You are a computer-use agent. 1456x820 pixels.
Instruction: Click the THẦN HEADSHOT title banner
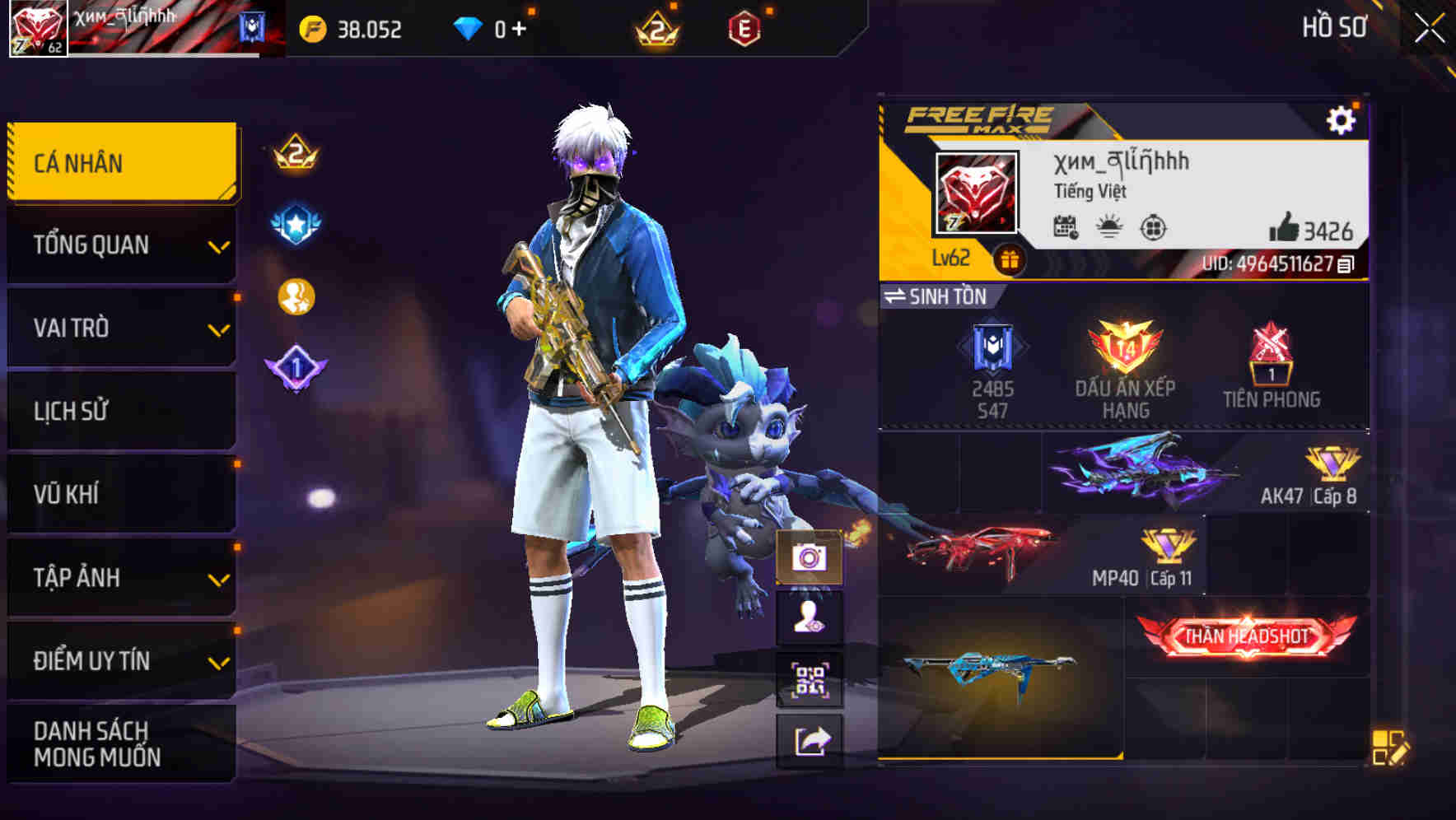coord(1248,636)
